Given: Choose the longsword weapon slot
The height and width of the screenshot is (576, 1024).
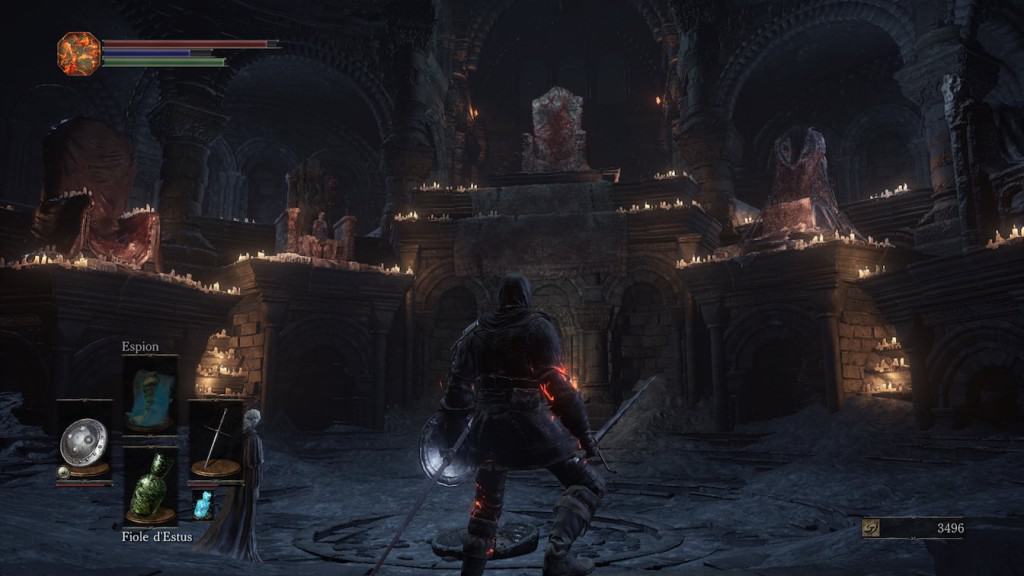Looking at the screenshot, I should [x=216, y=441].
